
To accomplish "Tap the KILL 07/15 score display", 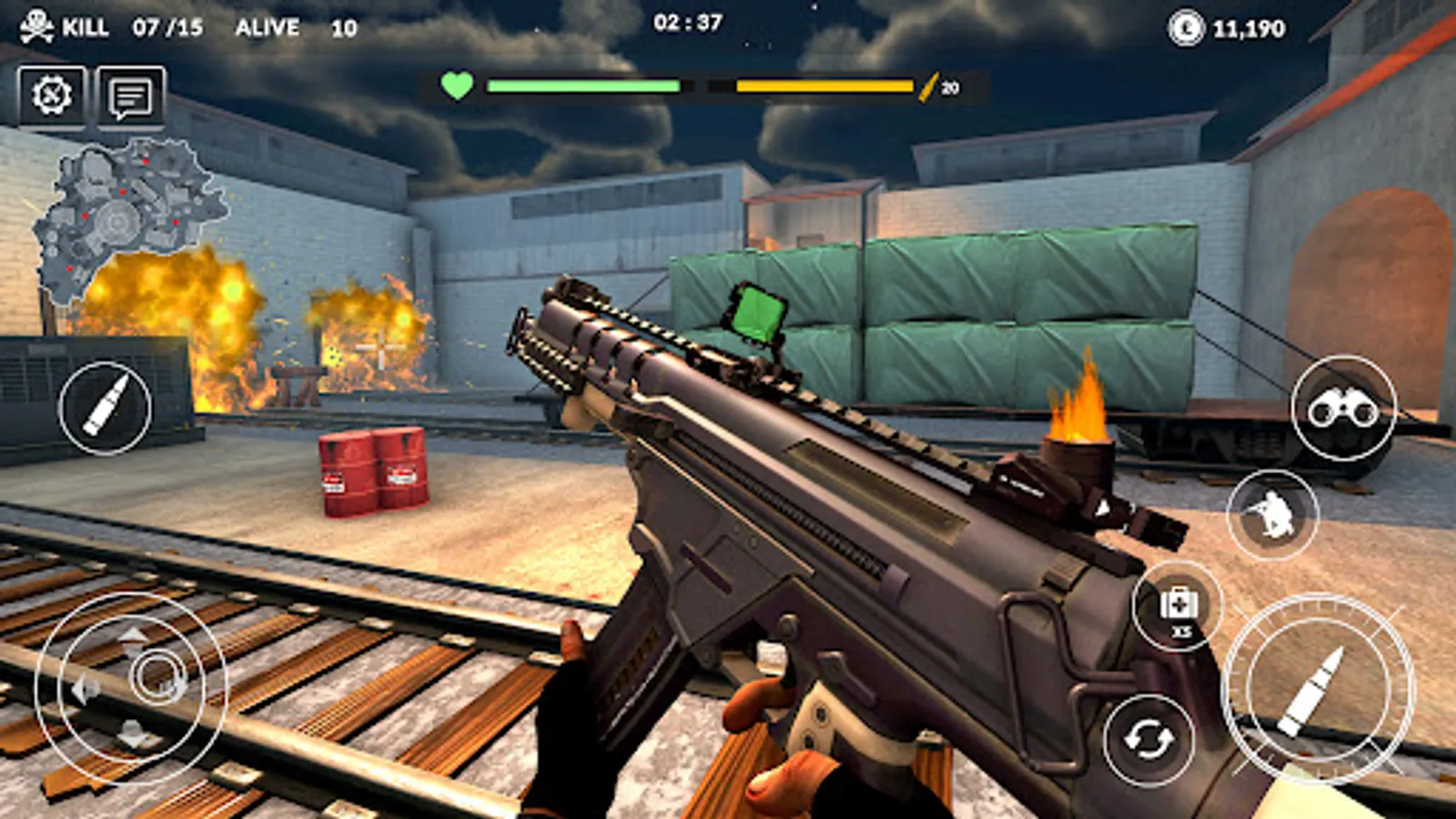I will pos(127,26).
